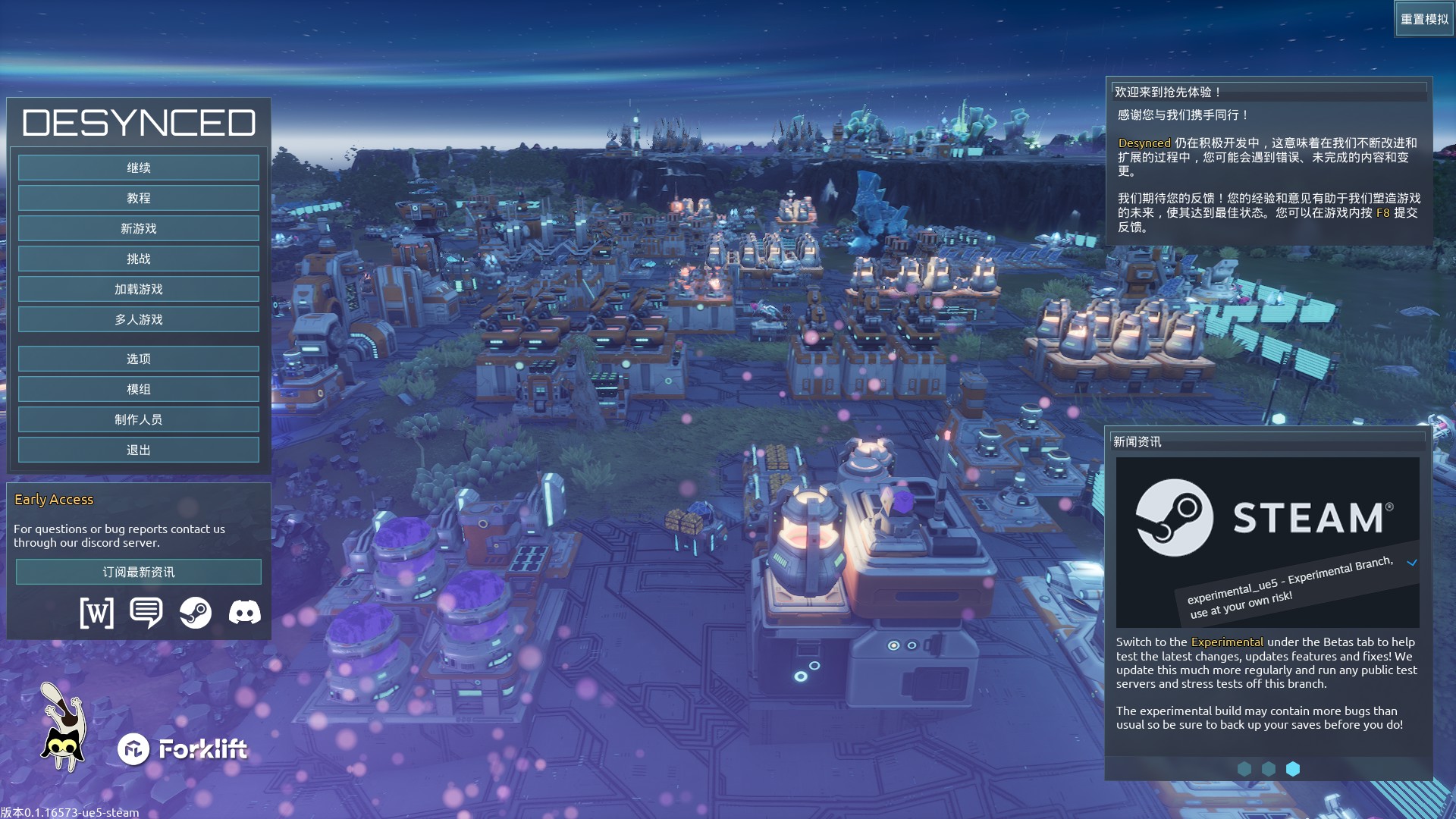Continue the game via 继续
Screen dimensions: 1456x819
pyautogui.click(x=139, y=168)
